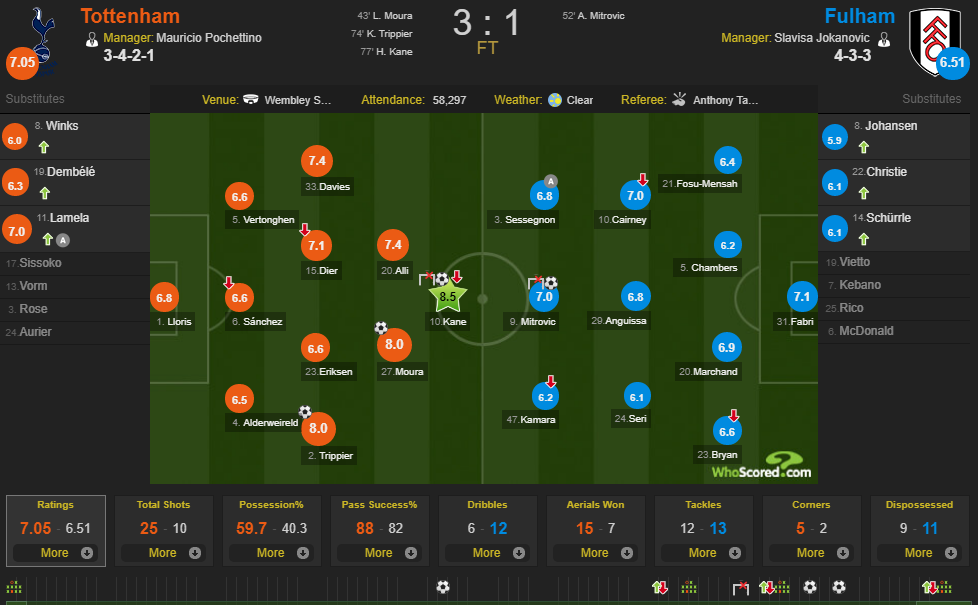Expand More under Possession%
The height and width of the screenshot is (605, 978).
point(271,553)
